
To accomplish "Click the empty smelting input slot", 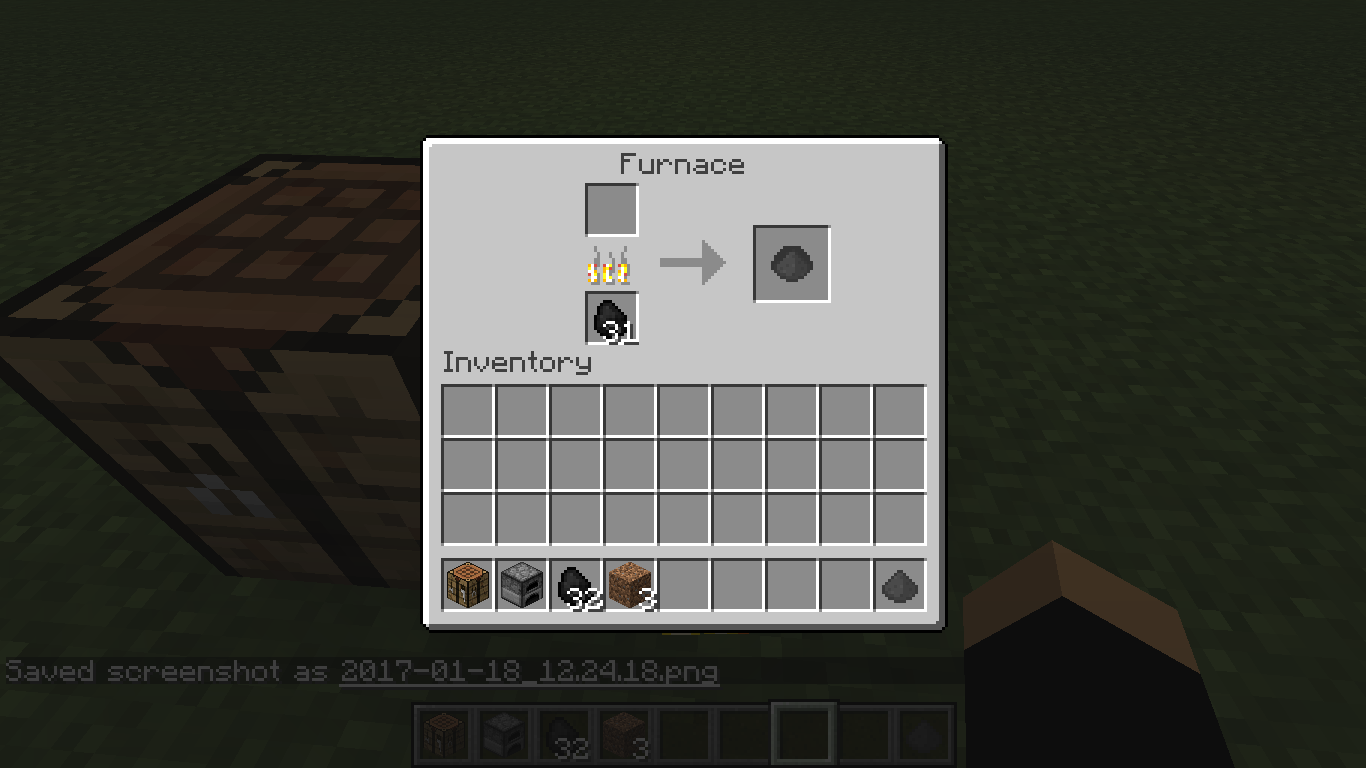I will pos(610,209).
